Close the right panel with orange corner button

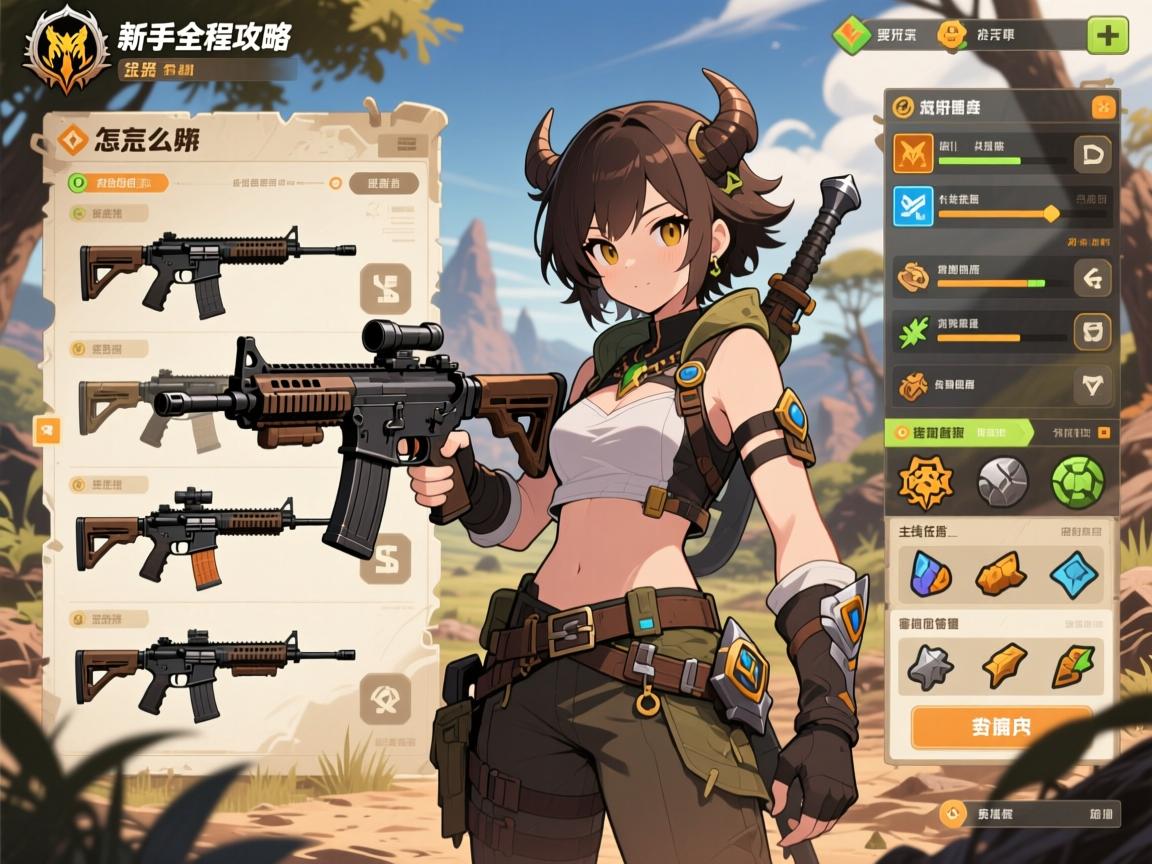[x=1103, y=107]
